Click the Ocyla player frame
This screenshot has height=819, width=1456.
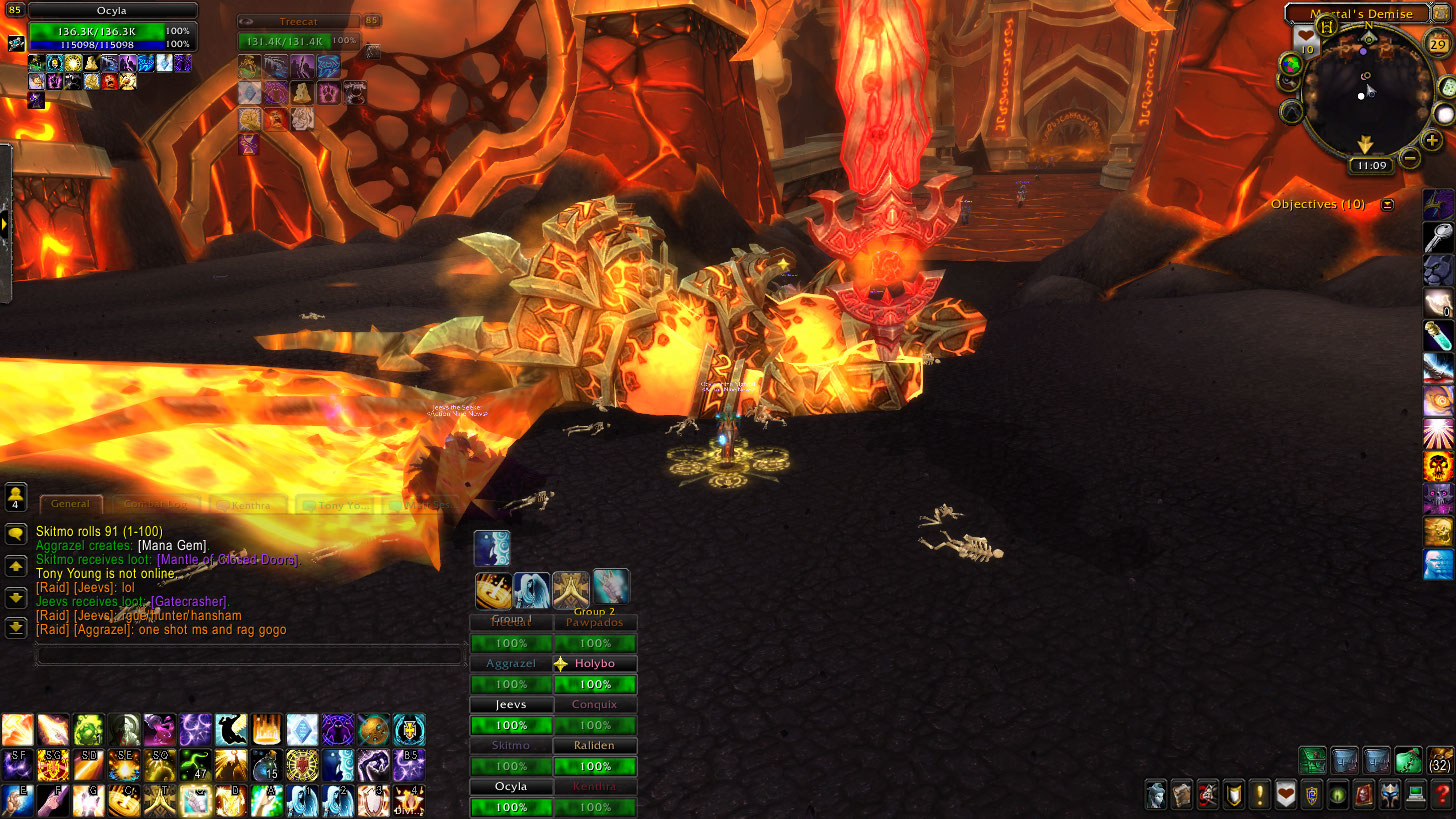click(110, 28)
